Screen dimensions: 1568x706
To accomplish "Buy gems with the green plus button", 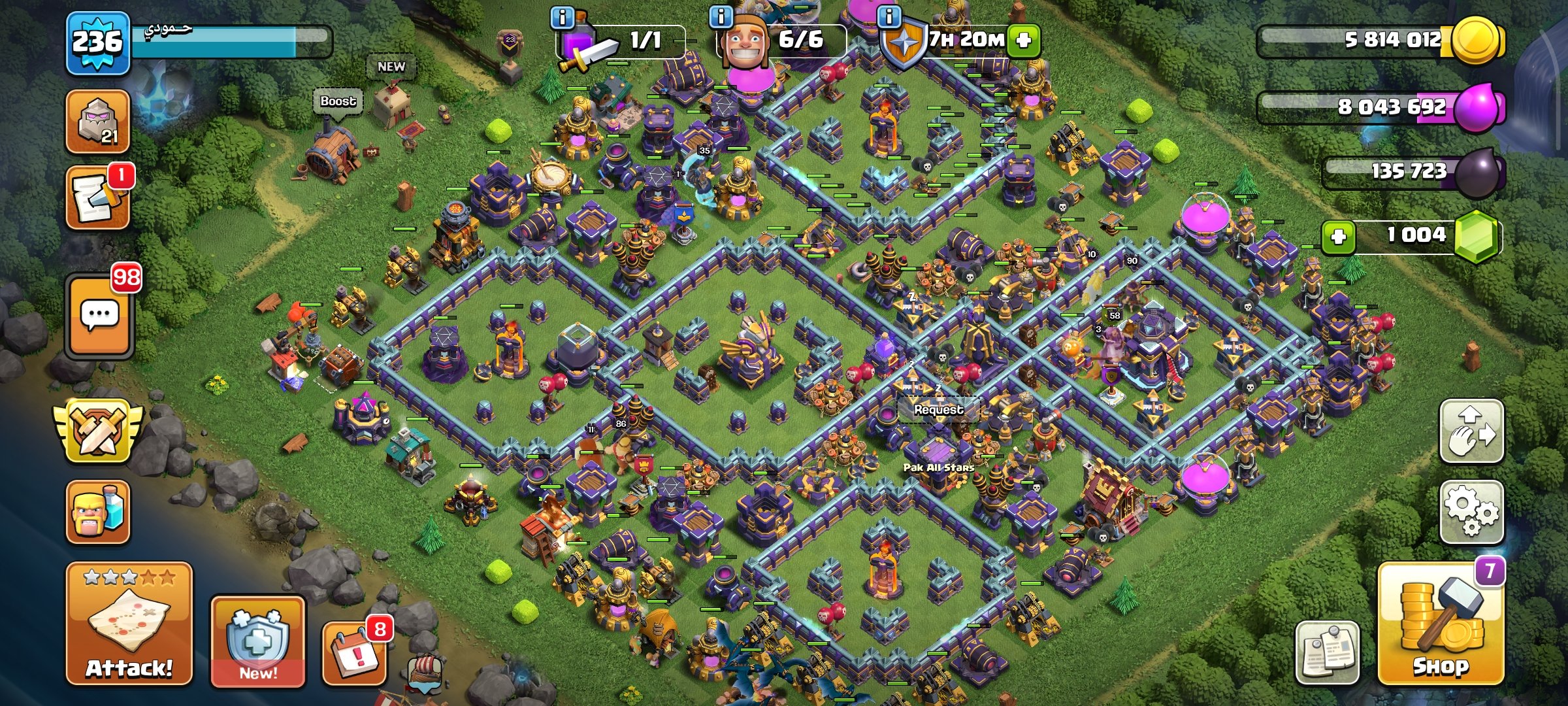I will [1338, 236].
